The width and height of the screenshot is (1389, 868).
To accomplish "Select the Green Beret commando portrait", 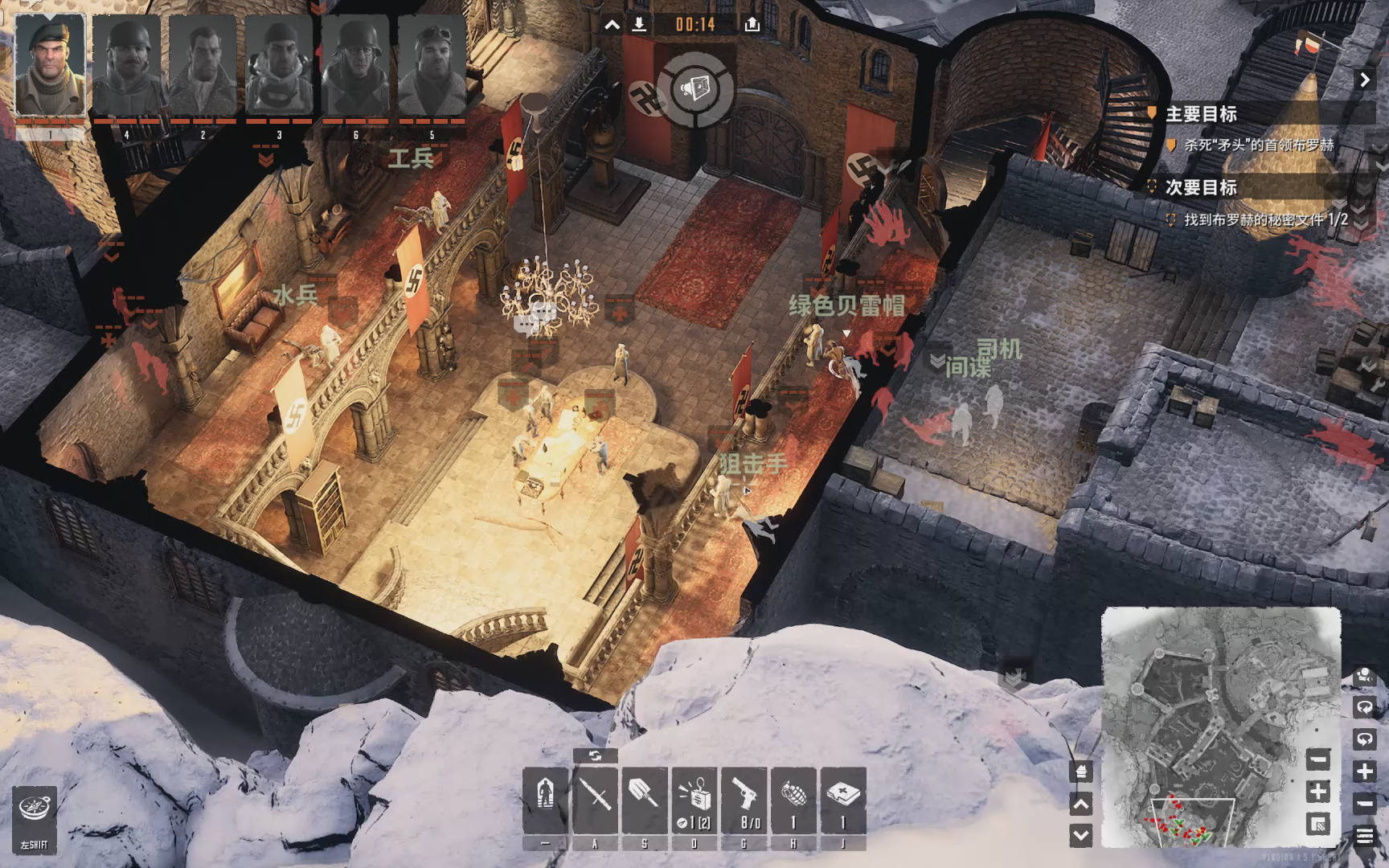I will 50,66.
